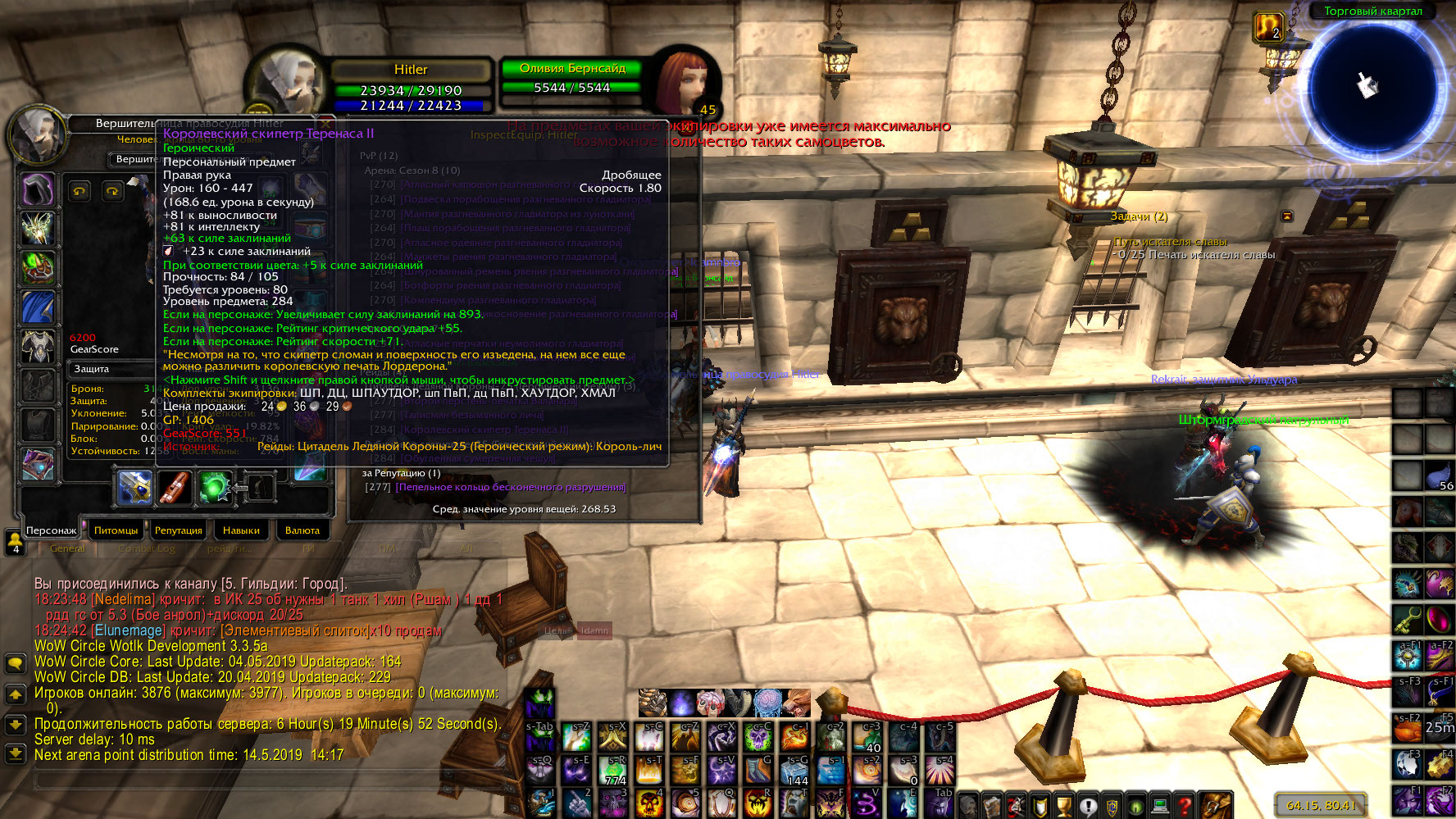The width and height of the screenshot is (1456, 819).
Task: Select the hooded helm equipment slot
Action: [x=38, y=190]
